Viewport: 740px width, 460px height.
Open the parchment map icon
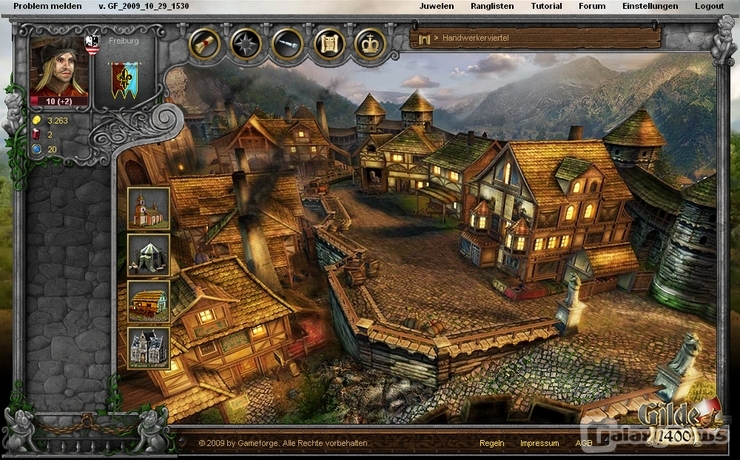point(329,43)
